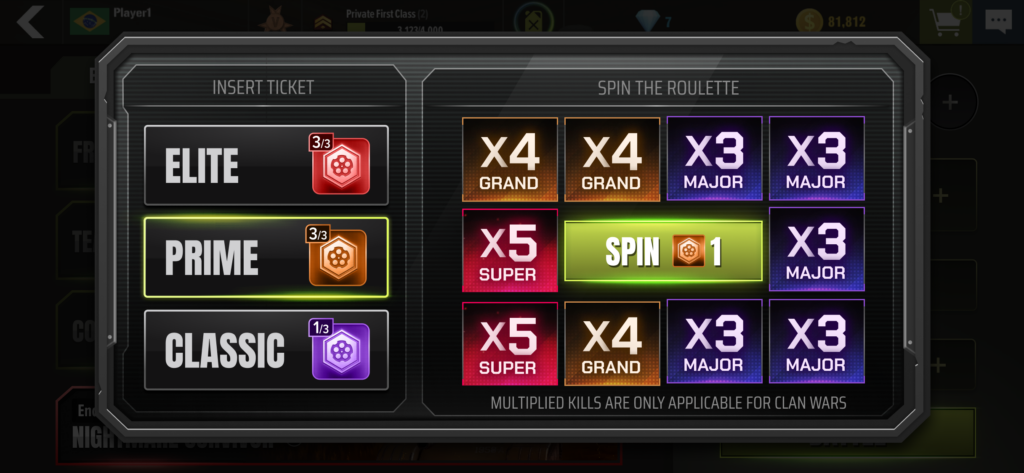Go back with the arrow button

pos(31,21)
